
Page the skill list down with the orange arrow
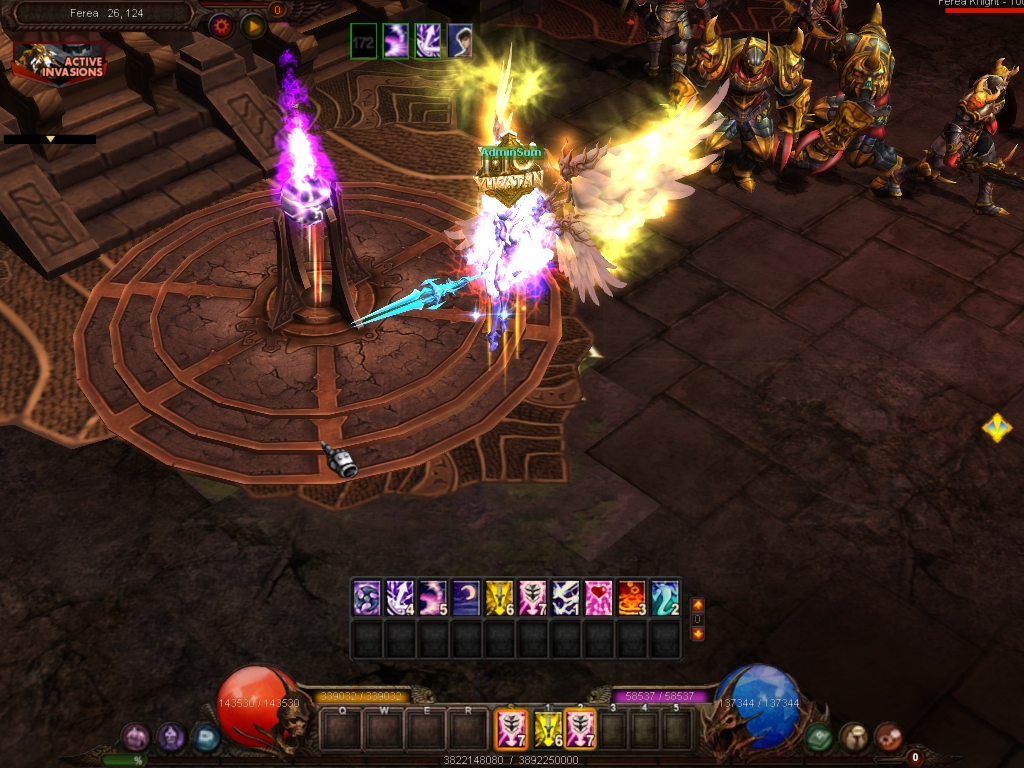point(697,633)
